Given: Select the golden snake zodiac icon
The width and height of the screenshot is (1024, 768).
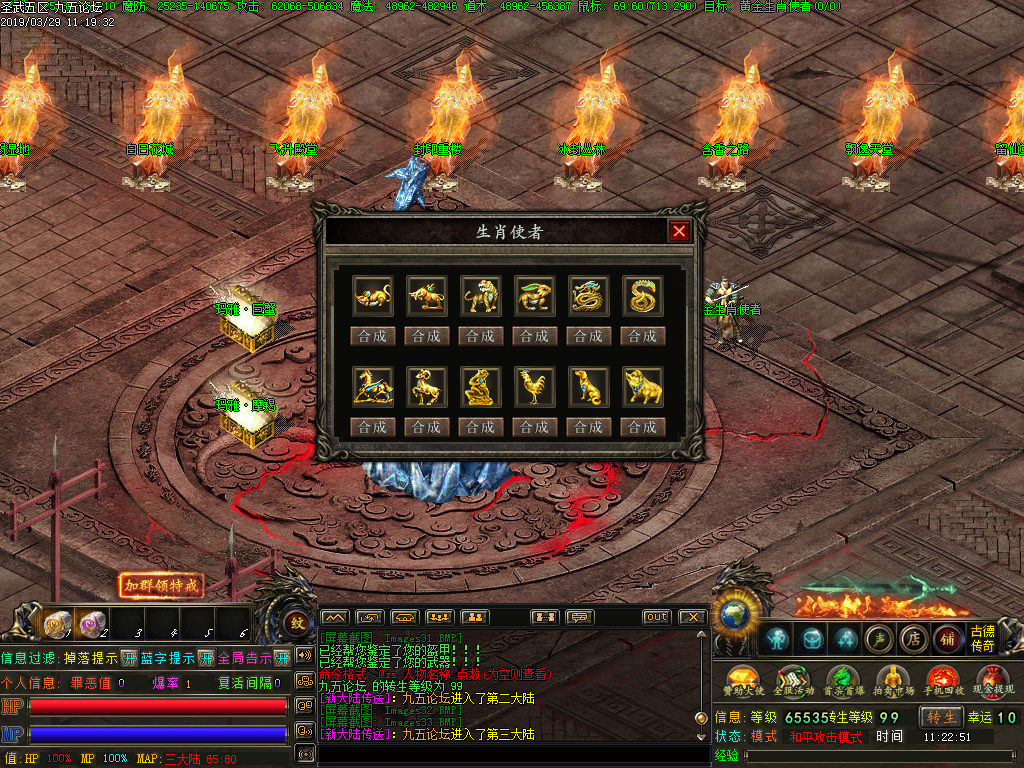Looking at the screenshot, I should click(642, 296).
